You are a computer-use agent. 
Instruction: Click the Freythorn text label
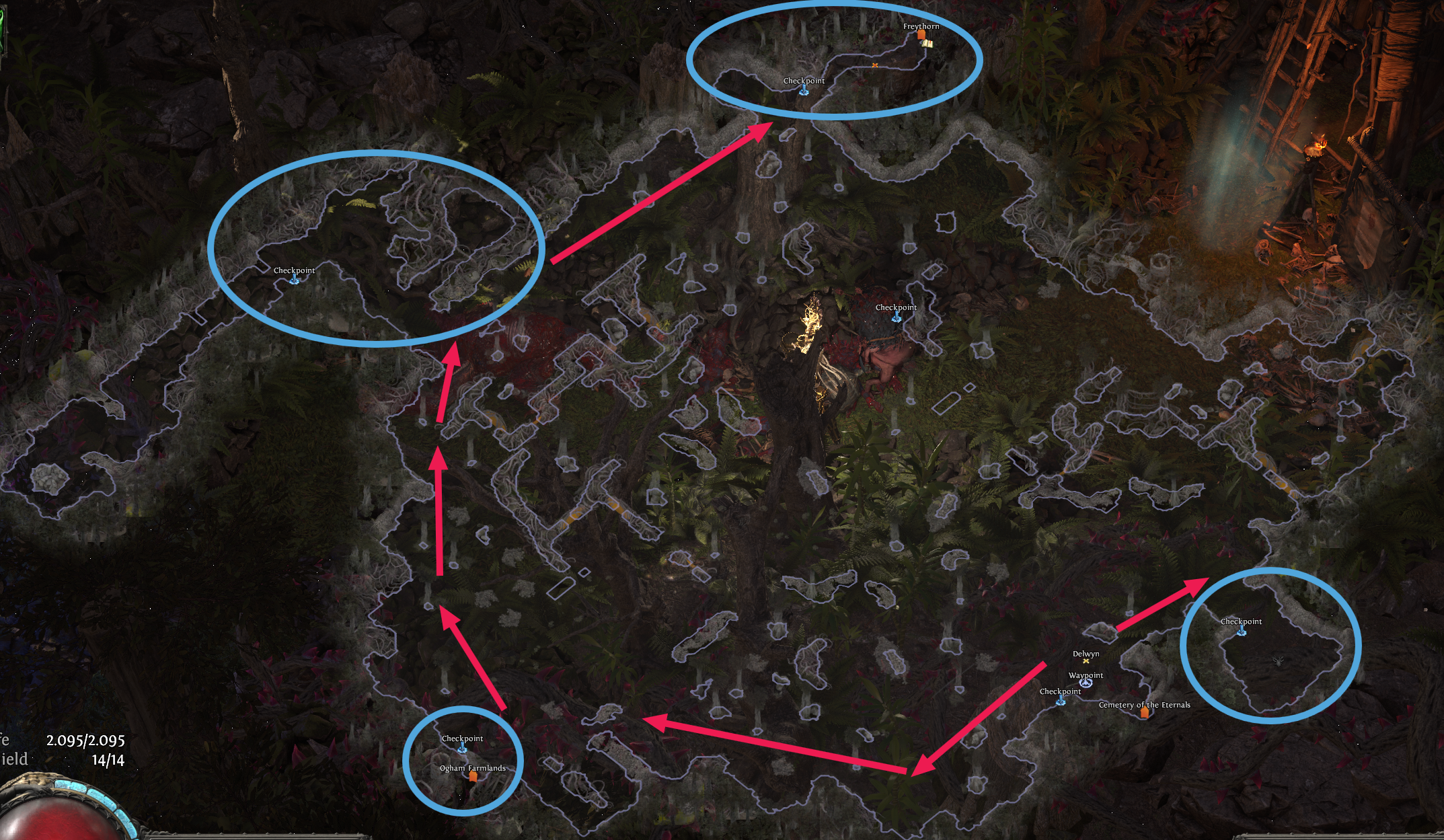tap(921, 26)
